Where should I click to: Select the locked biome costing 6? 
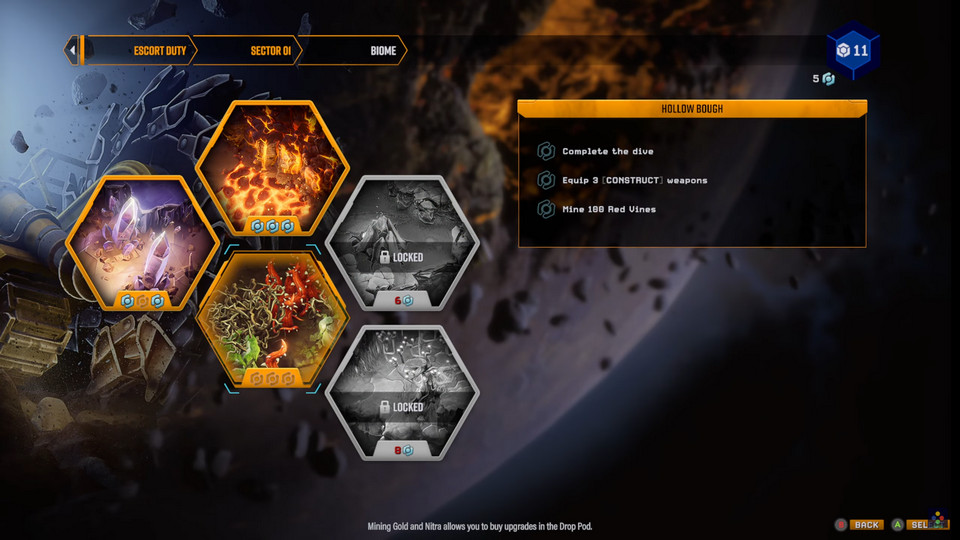point(402,243)
